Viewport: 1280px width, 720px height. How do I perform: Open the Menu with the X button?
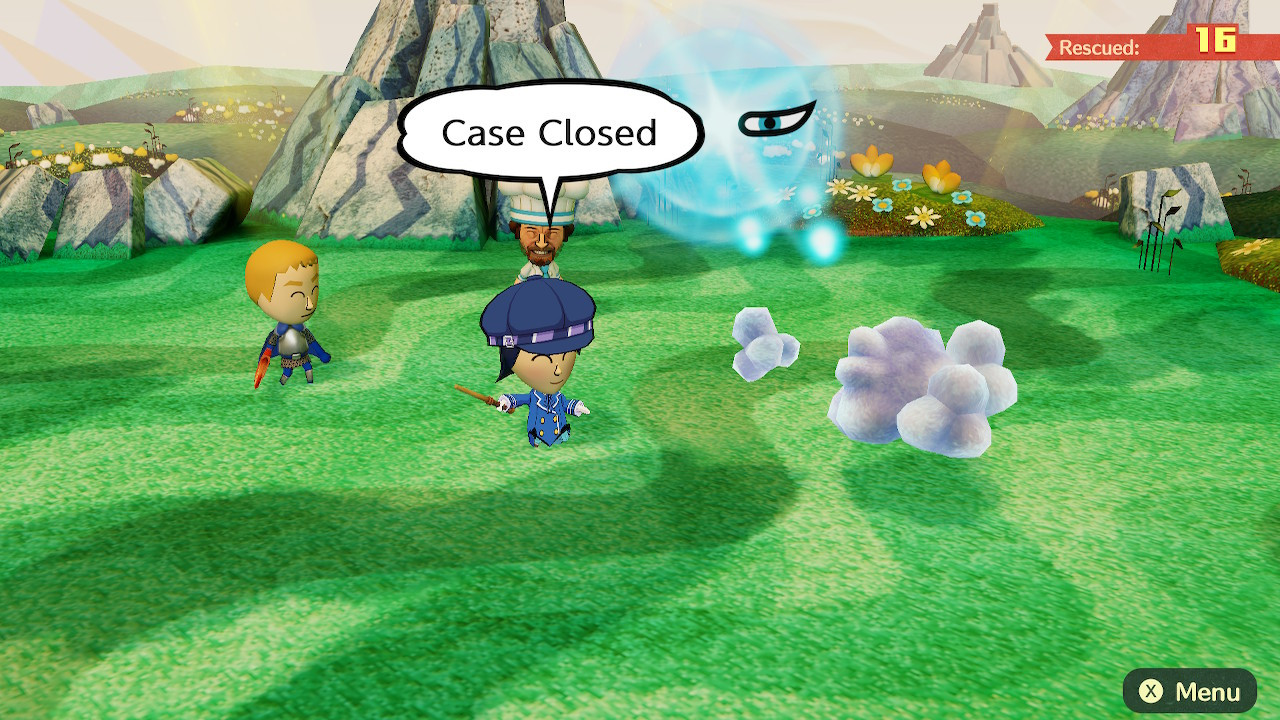click(x=1188, y=690)
